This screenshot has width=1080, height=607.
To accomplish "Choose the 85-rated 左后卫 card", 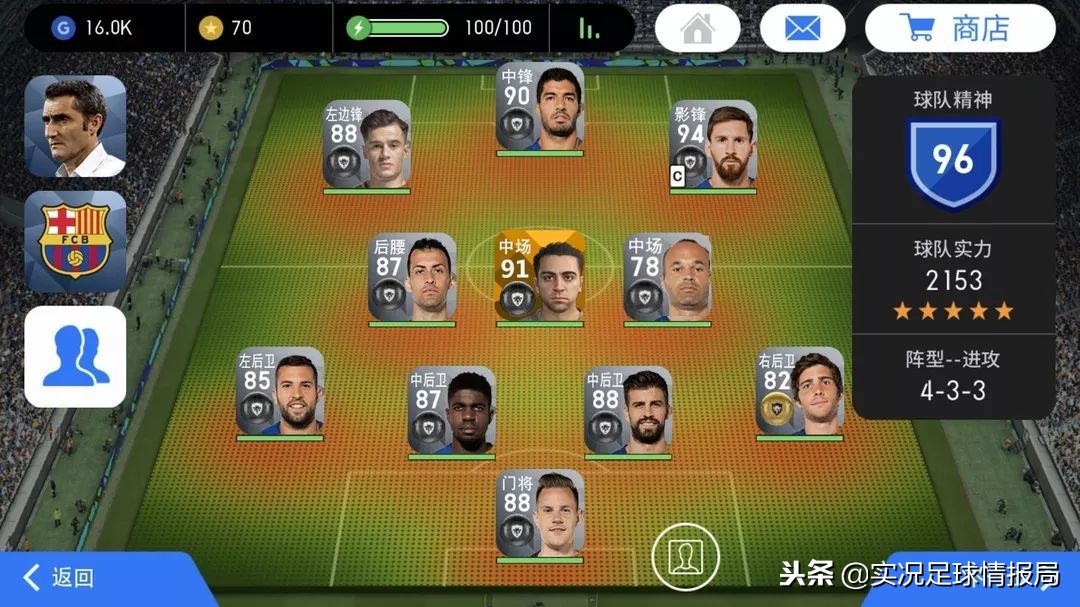I will (x=280, y=392).
